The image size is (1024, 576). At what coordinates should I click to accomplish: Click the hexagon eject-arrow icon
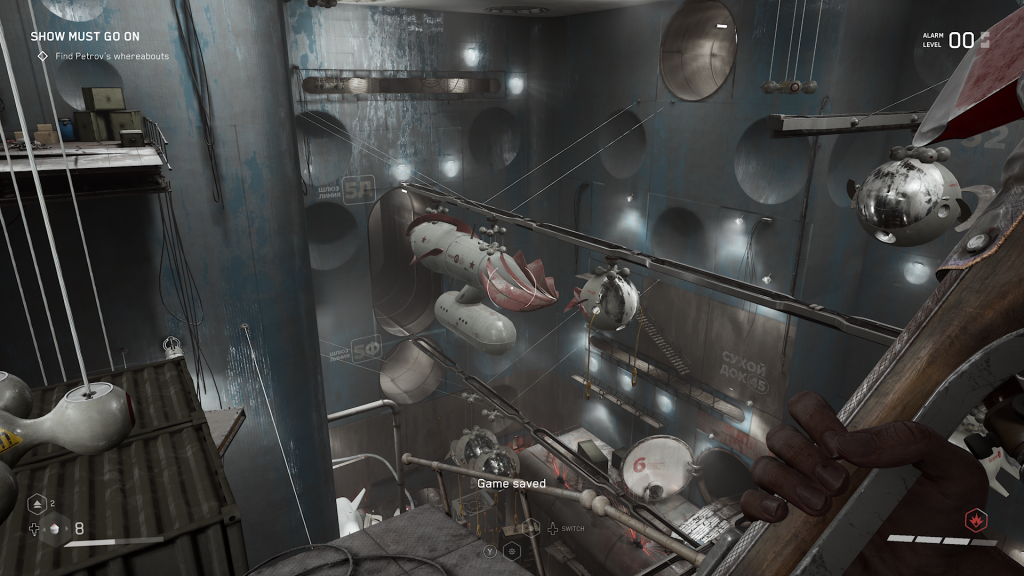pos(37,503)
